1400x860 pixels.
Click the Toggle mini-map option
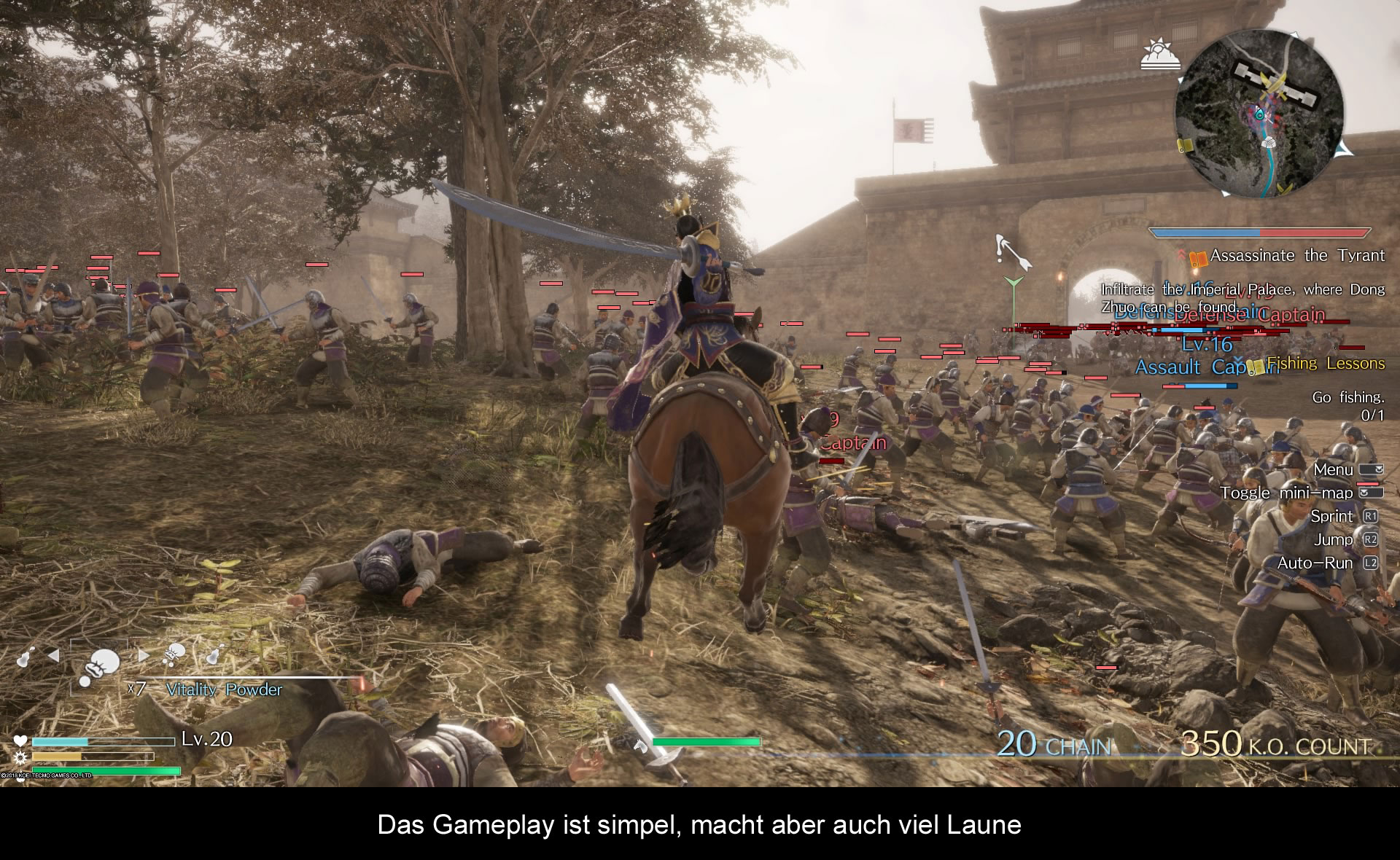1287,493
